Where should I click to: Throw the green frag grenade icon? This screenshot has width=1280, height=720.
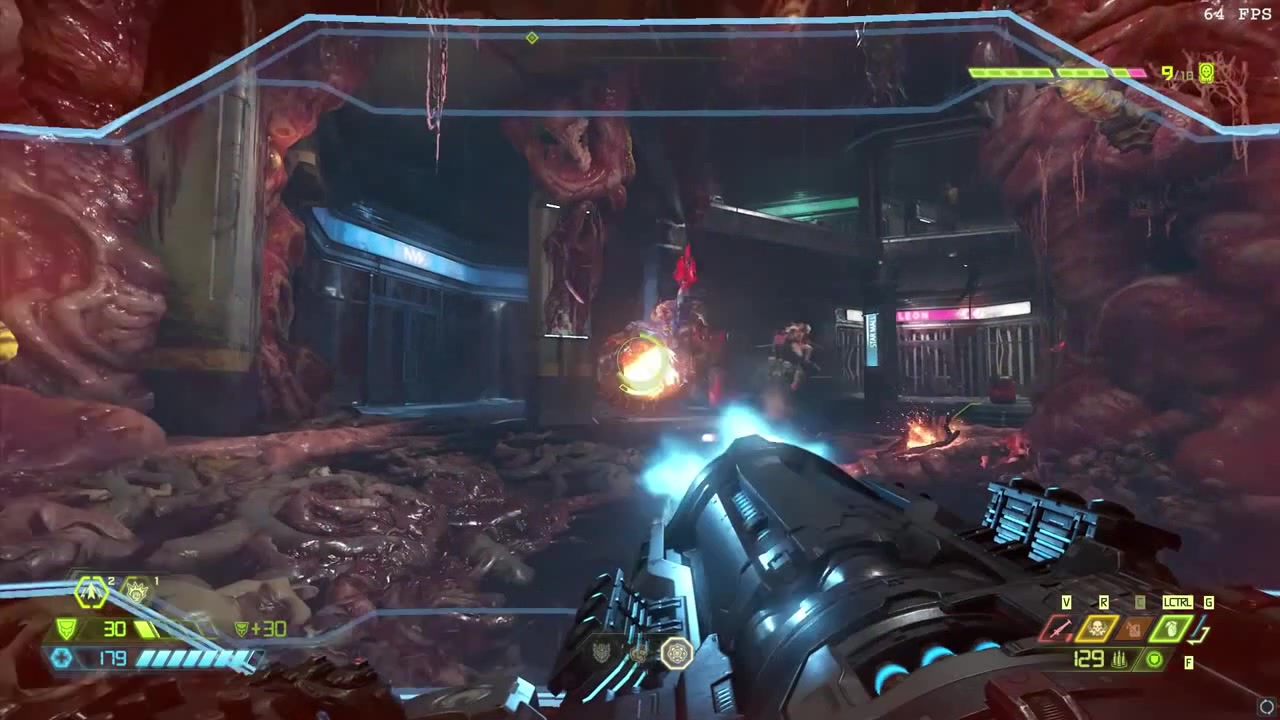[x=1173, y=629]
